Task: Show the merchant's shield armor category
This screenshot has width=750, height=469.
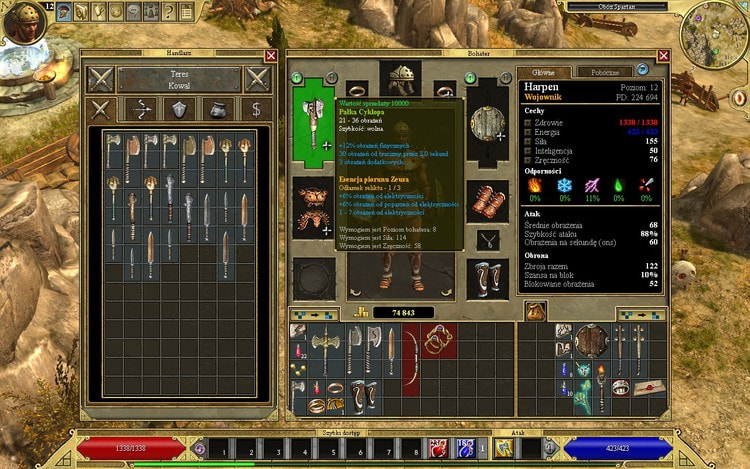Action: pos(180,109)
